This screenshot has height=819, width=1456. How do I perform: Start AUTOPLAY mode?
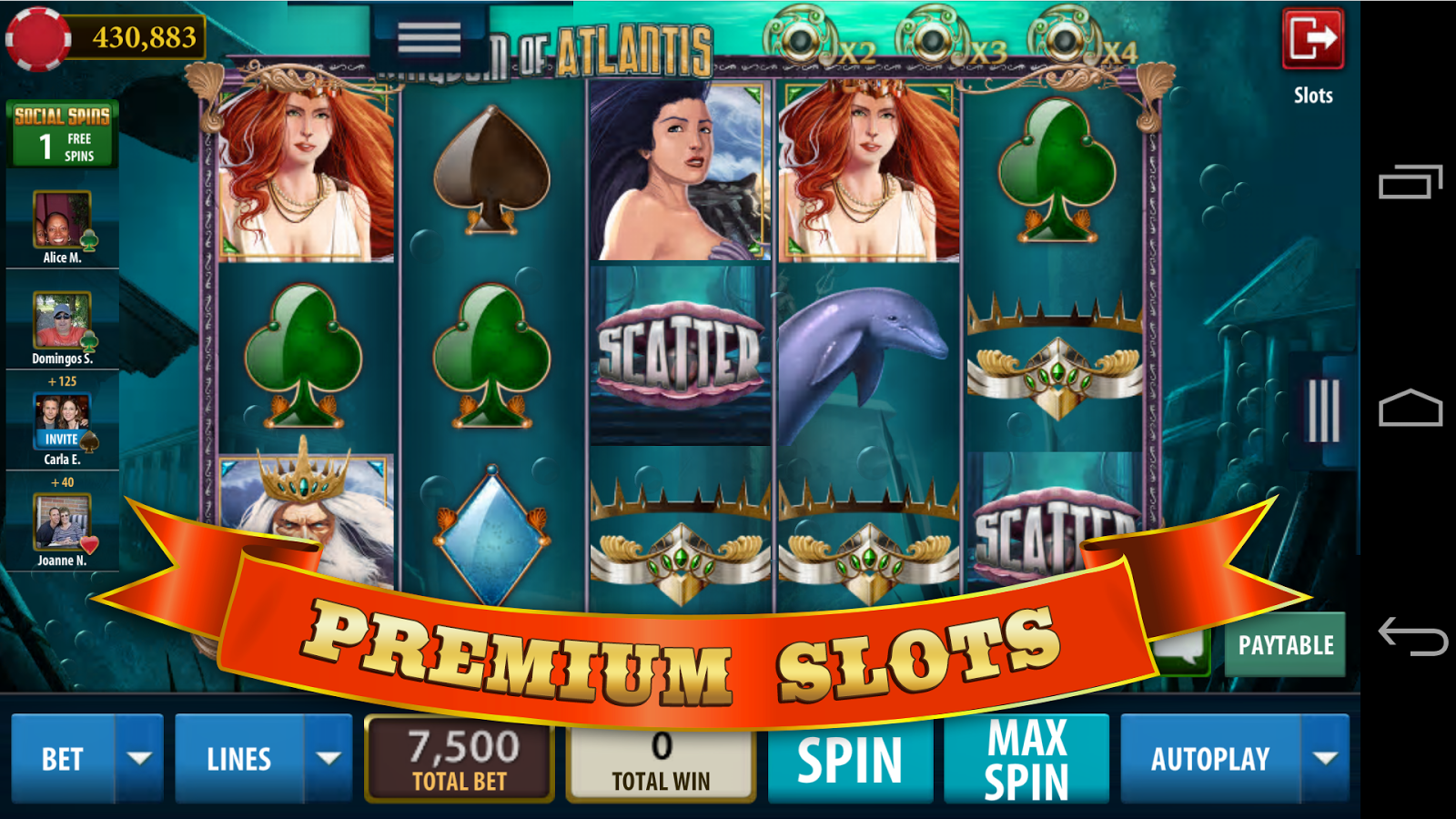tap(1210, 759)
